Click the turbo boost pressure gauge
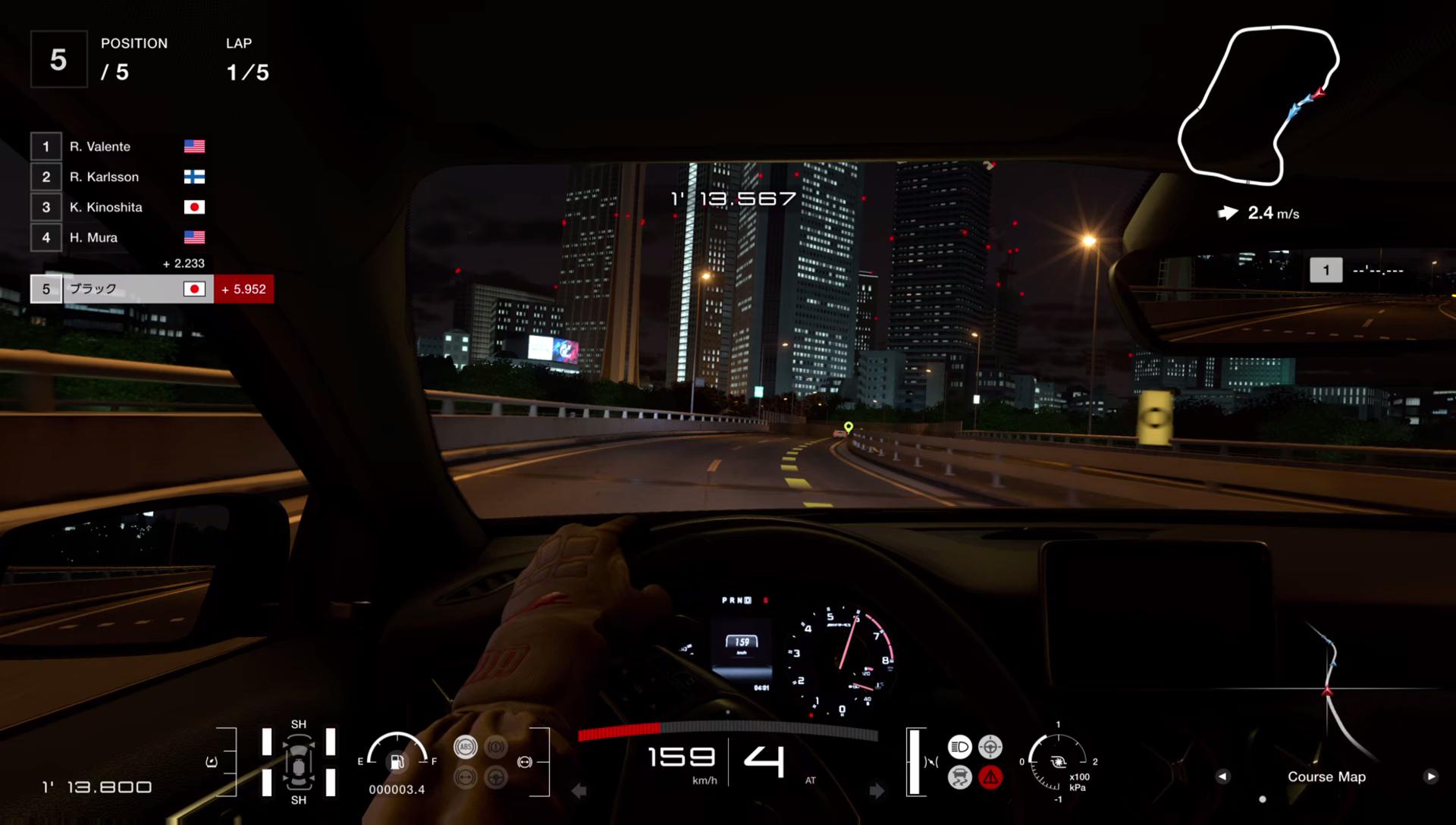 [x=1058, y=761]
